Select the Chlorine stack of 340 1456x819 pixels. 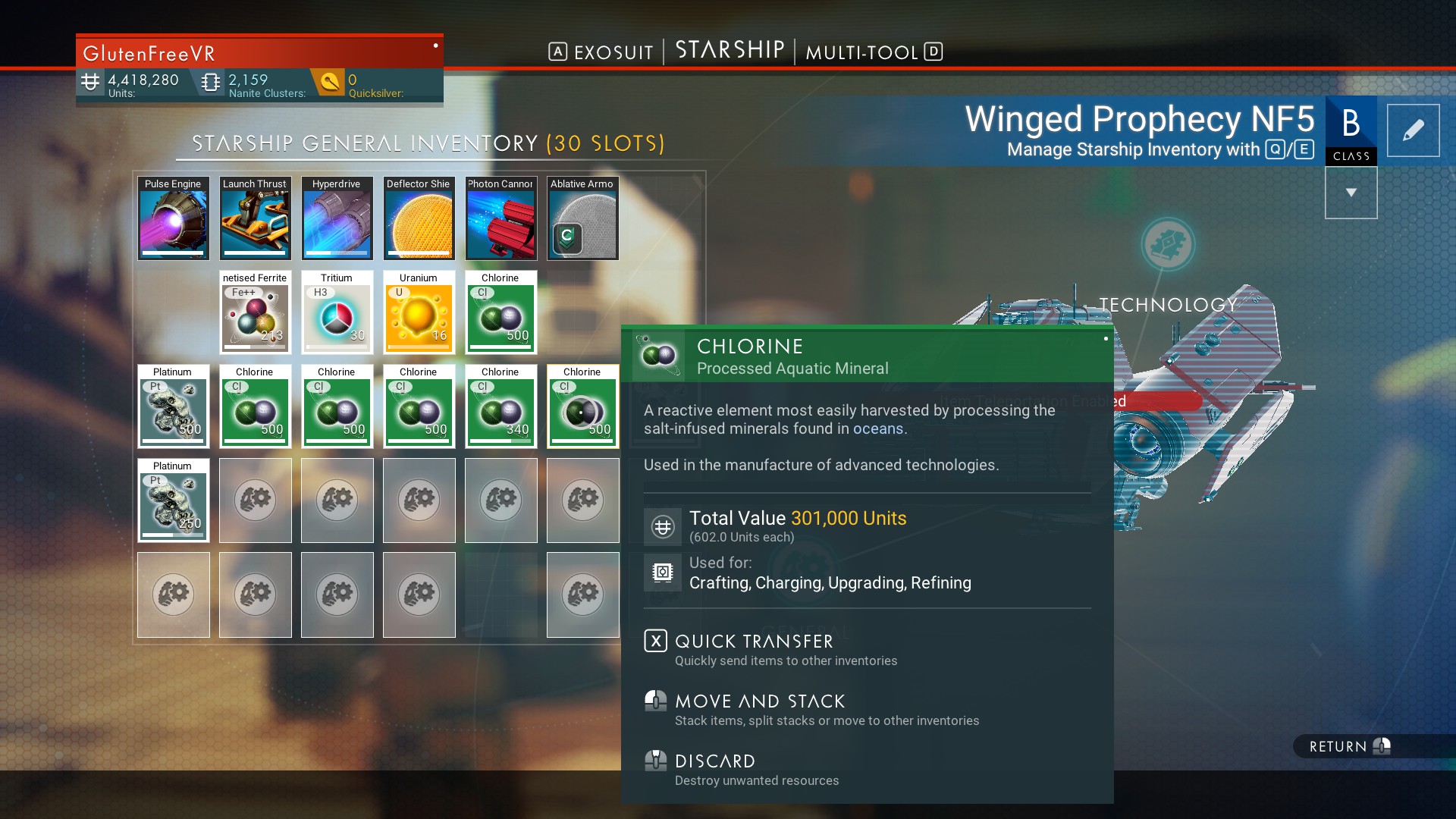(x=500, y=406)
